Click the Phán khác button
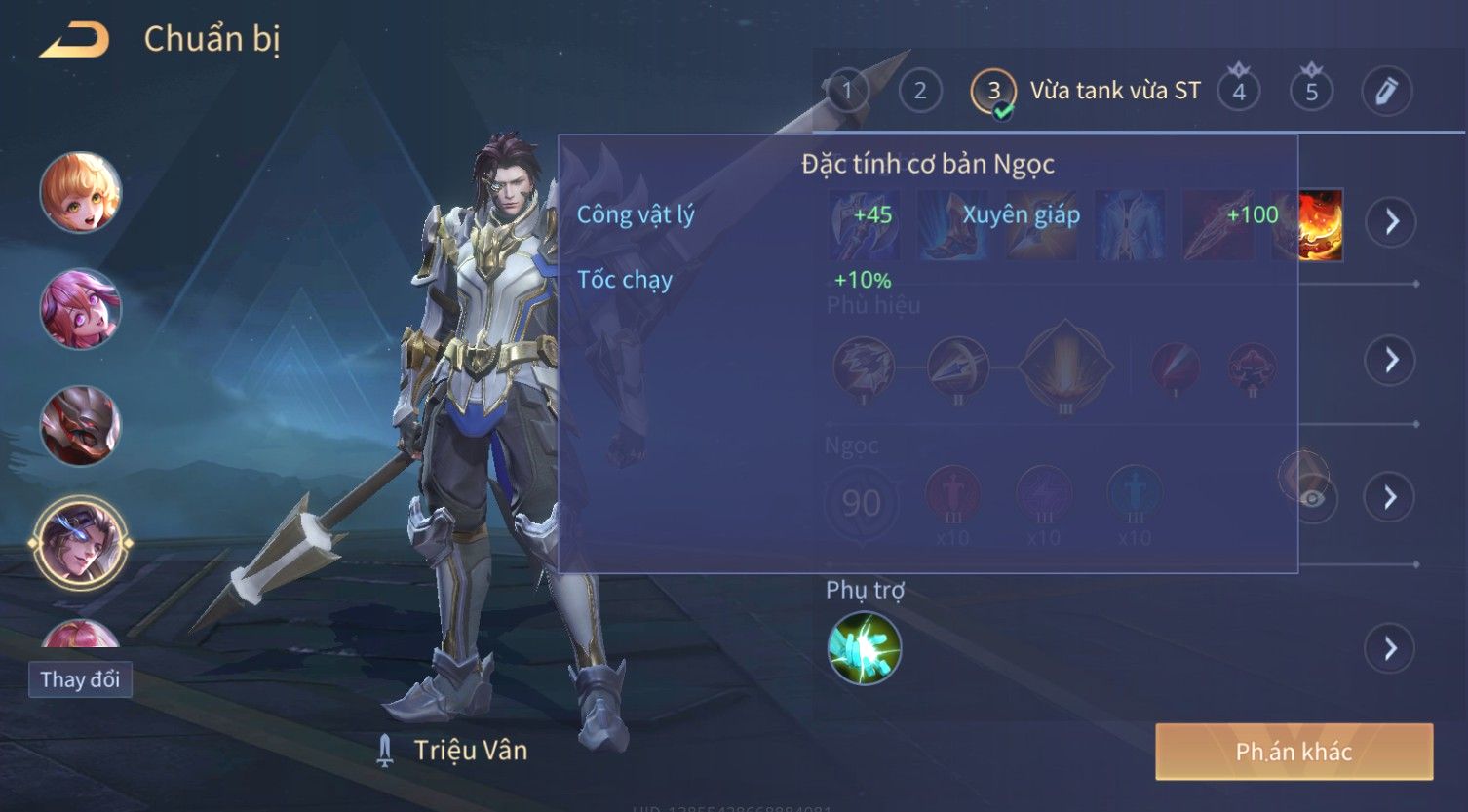Viewport: 1468px width, 812px height. click(1294, 752)
